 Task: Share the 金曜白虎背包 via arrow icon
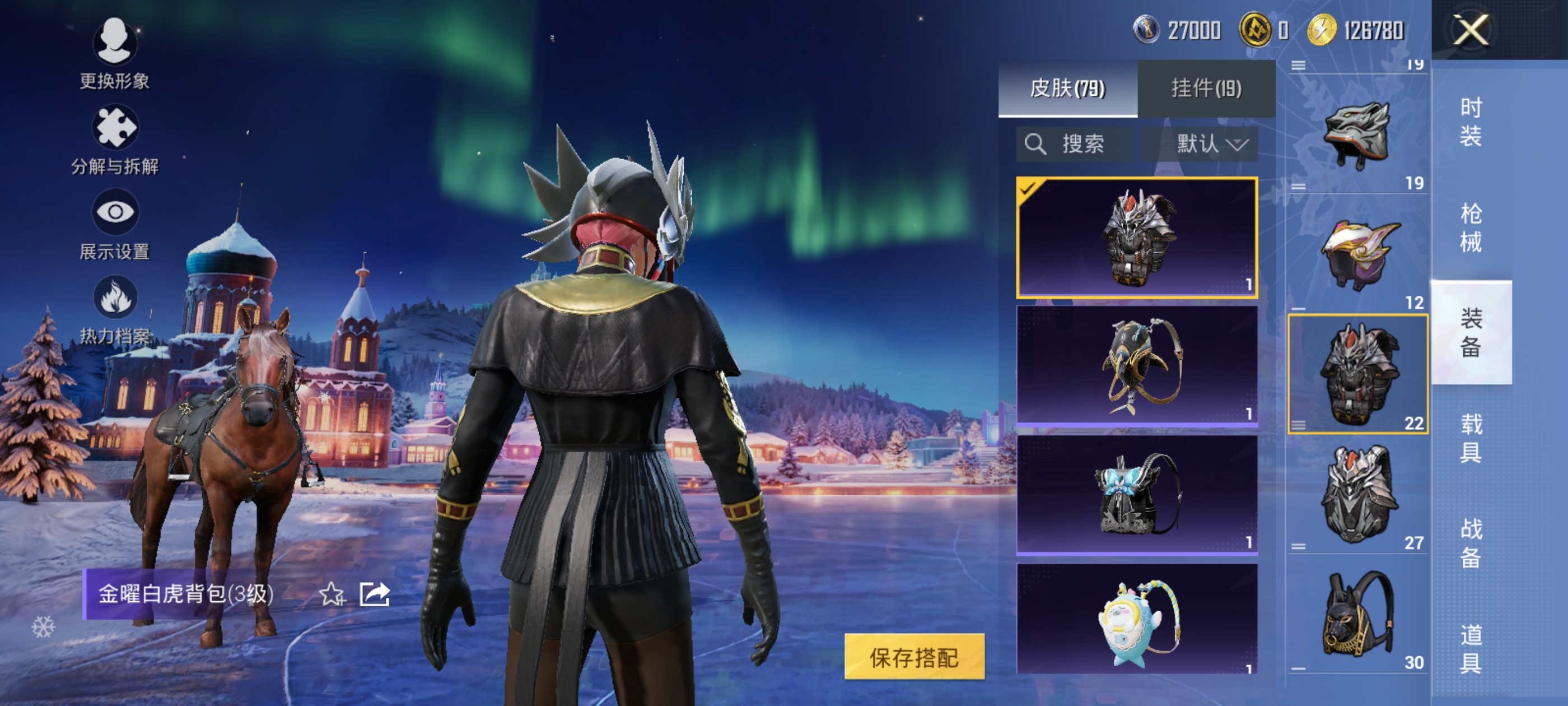click(374, 594)
